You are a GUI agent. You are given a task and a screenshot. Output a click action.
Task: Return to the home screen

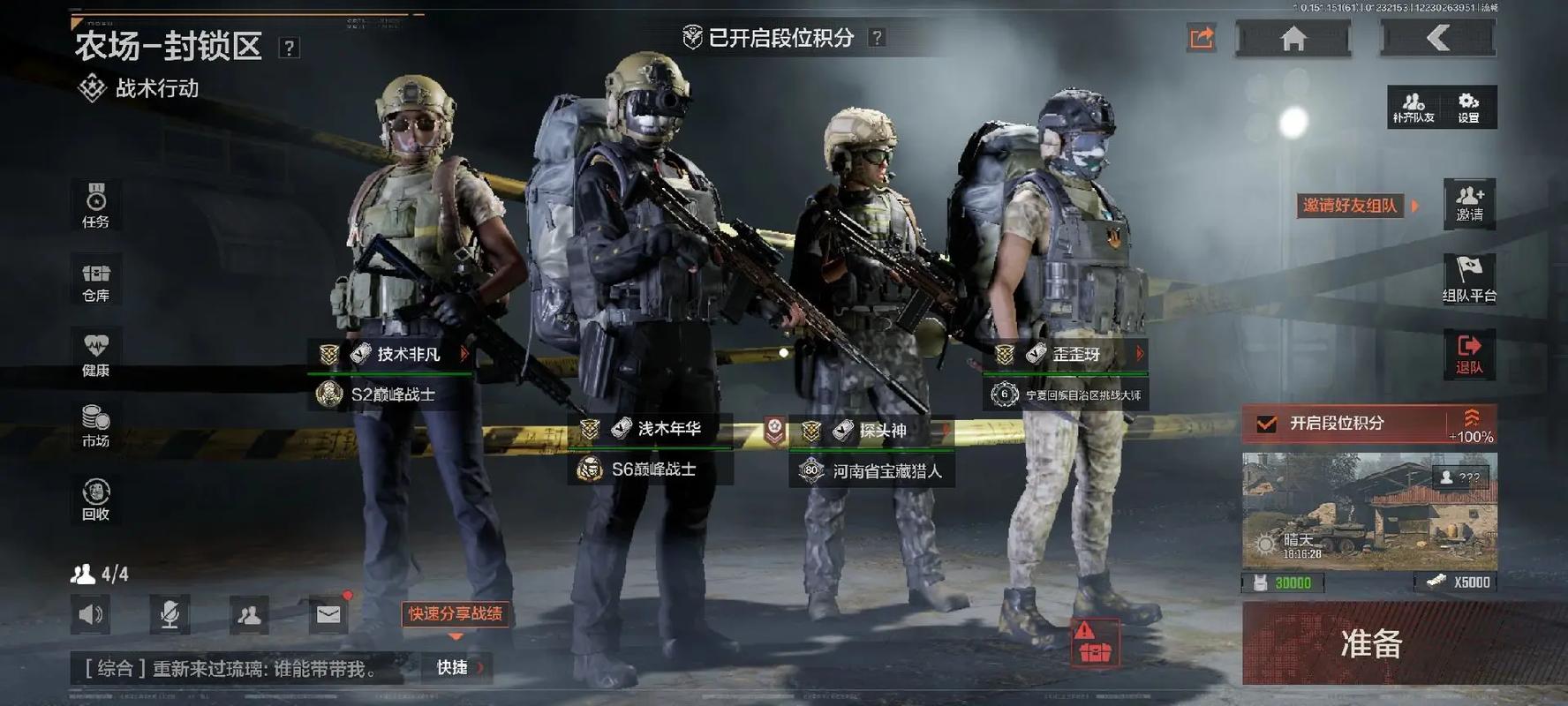(1293, 39)
